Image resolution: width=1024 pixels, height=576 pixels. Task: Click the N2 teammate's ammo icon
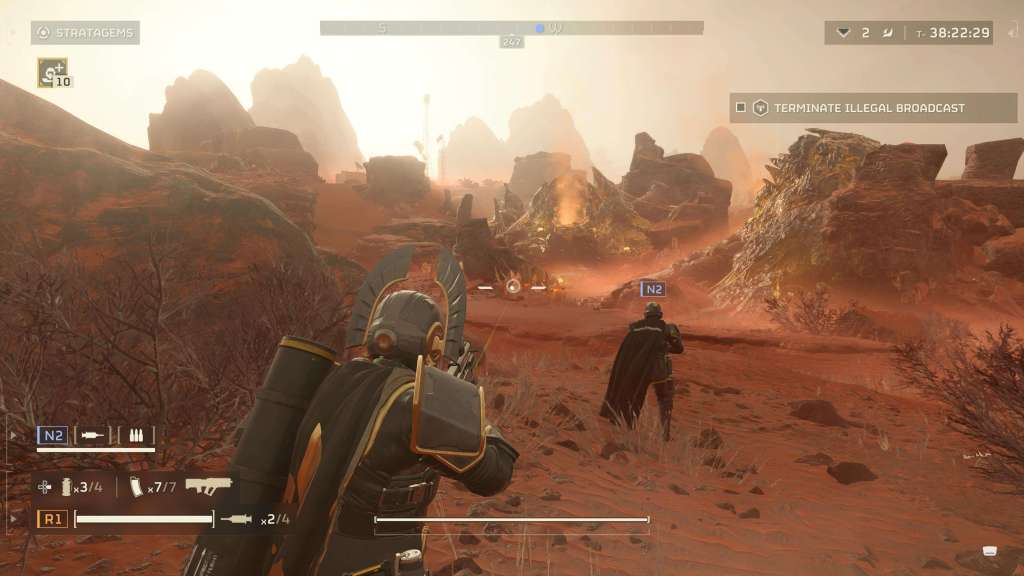tap(135, 435)
